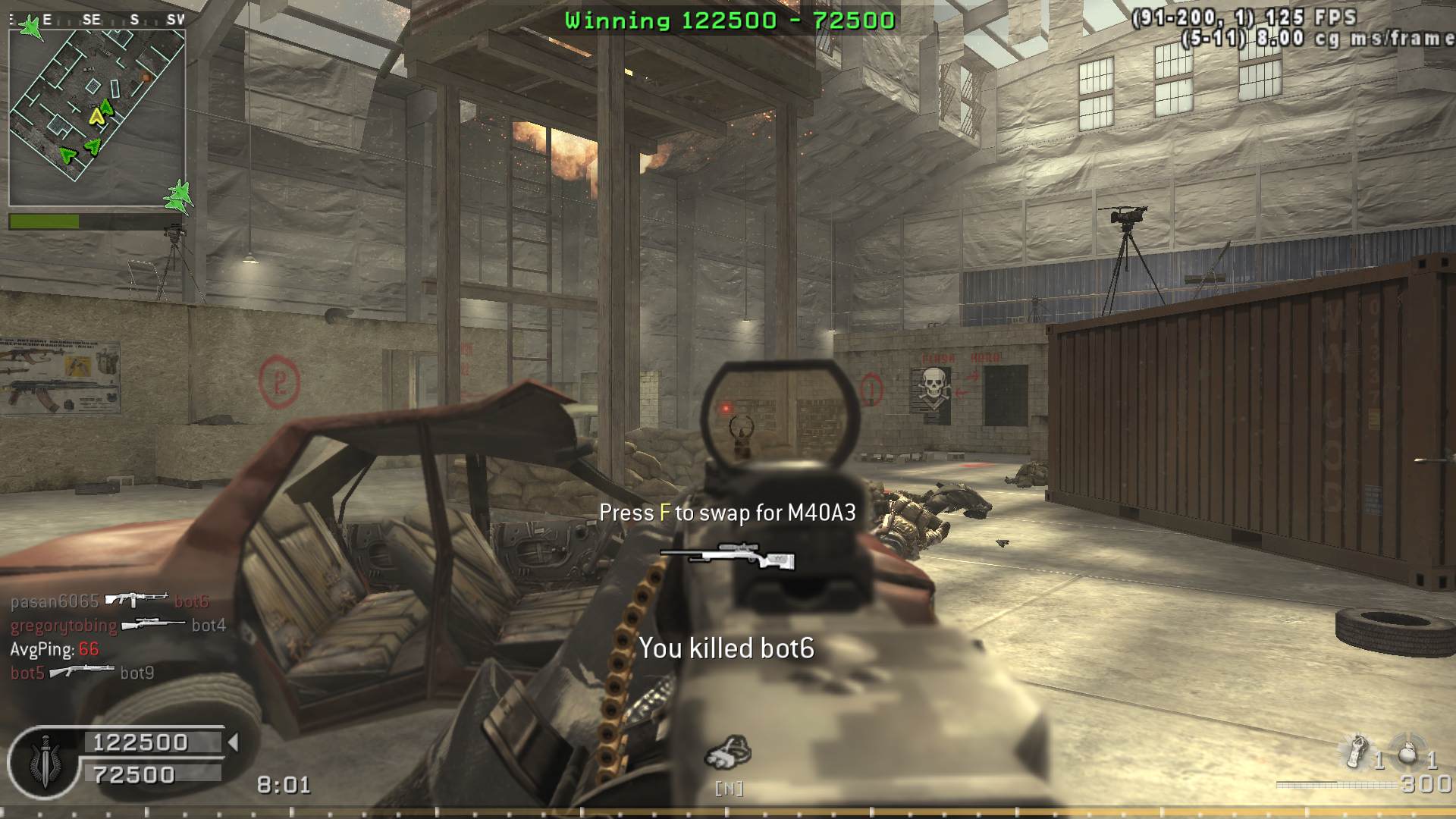Click the bot5 killed bot9 feed entry
The width and height of the screenshot is (1456, 819).
pyautogui.click(x=82, y=673)
